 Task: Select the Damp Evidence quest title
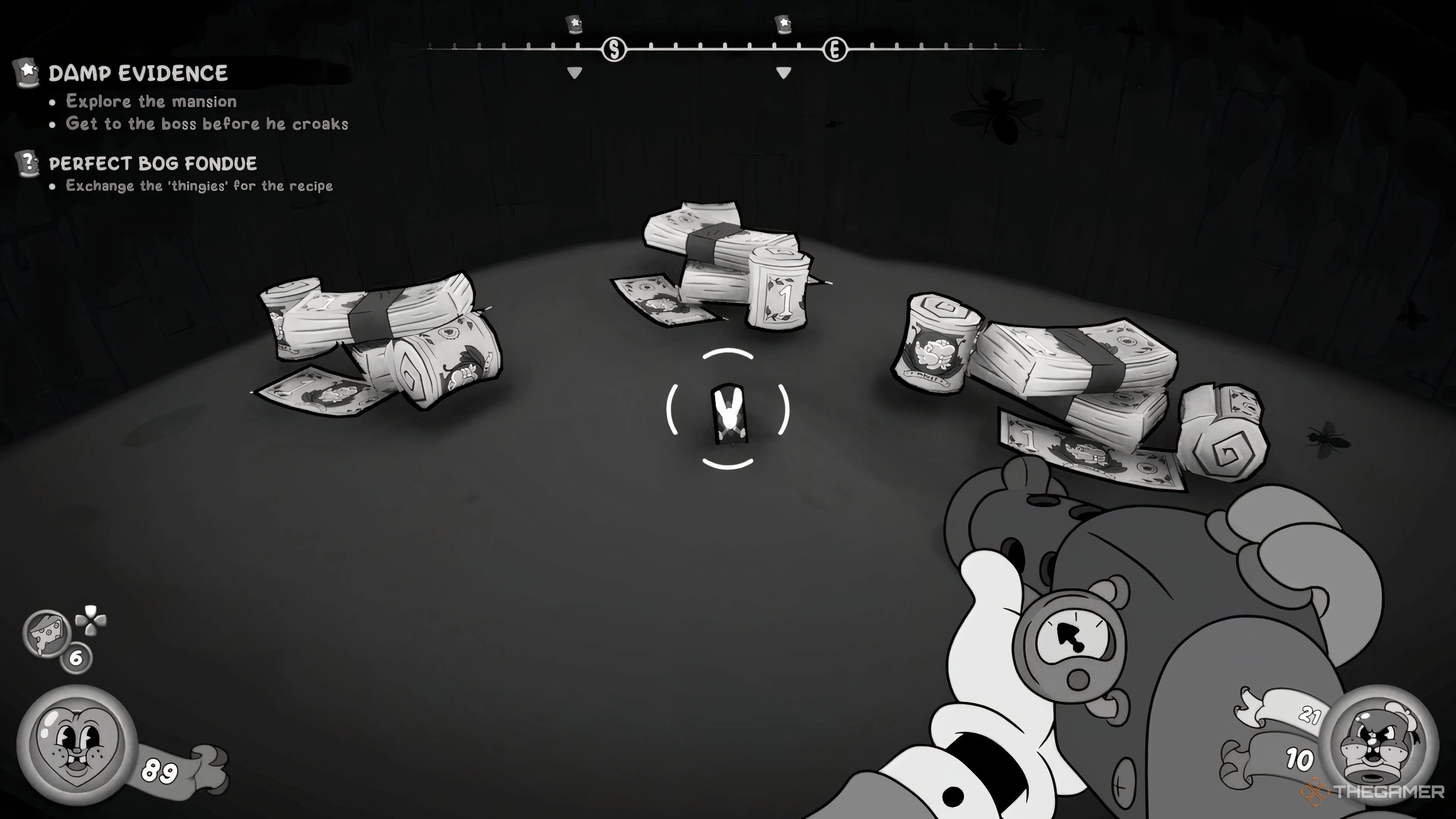[x=138, y=74]
